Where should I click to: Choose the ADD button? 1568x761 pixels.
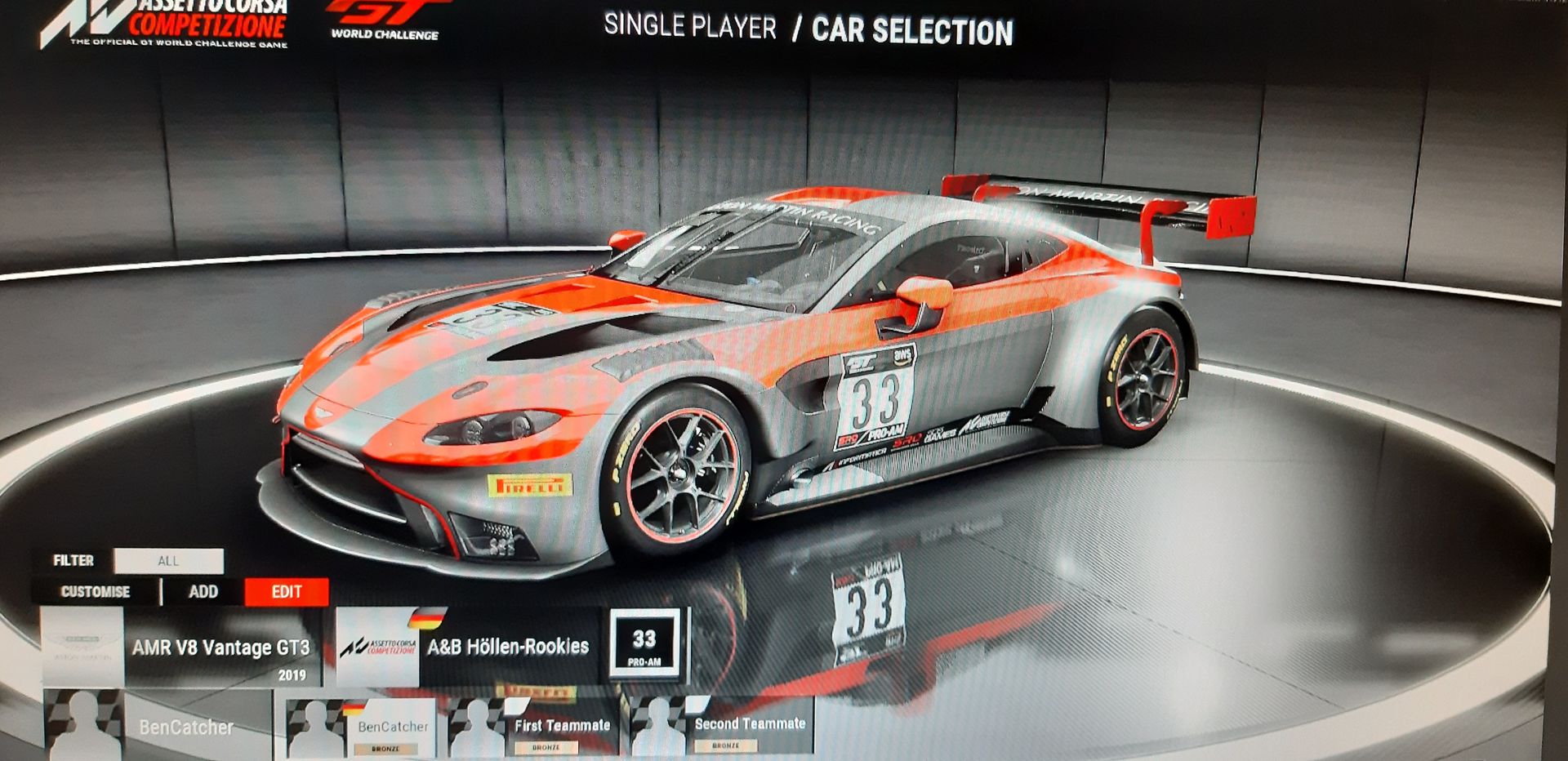(x=203, y=592)
